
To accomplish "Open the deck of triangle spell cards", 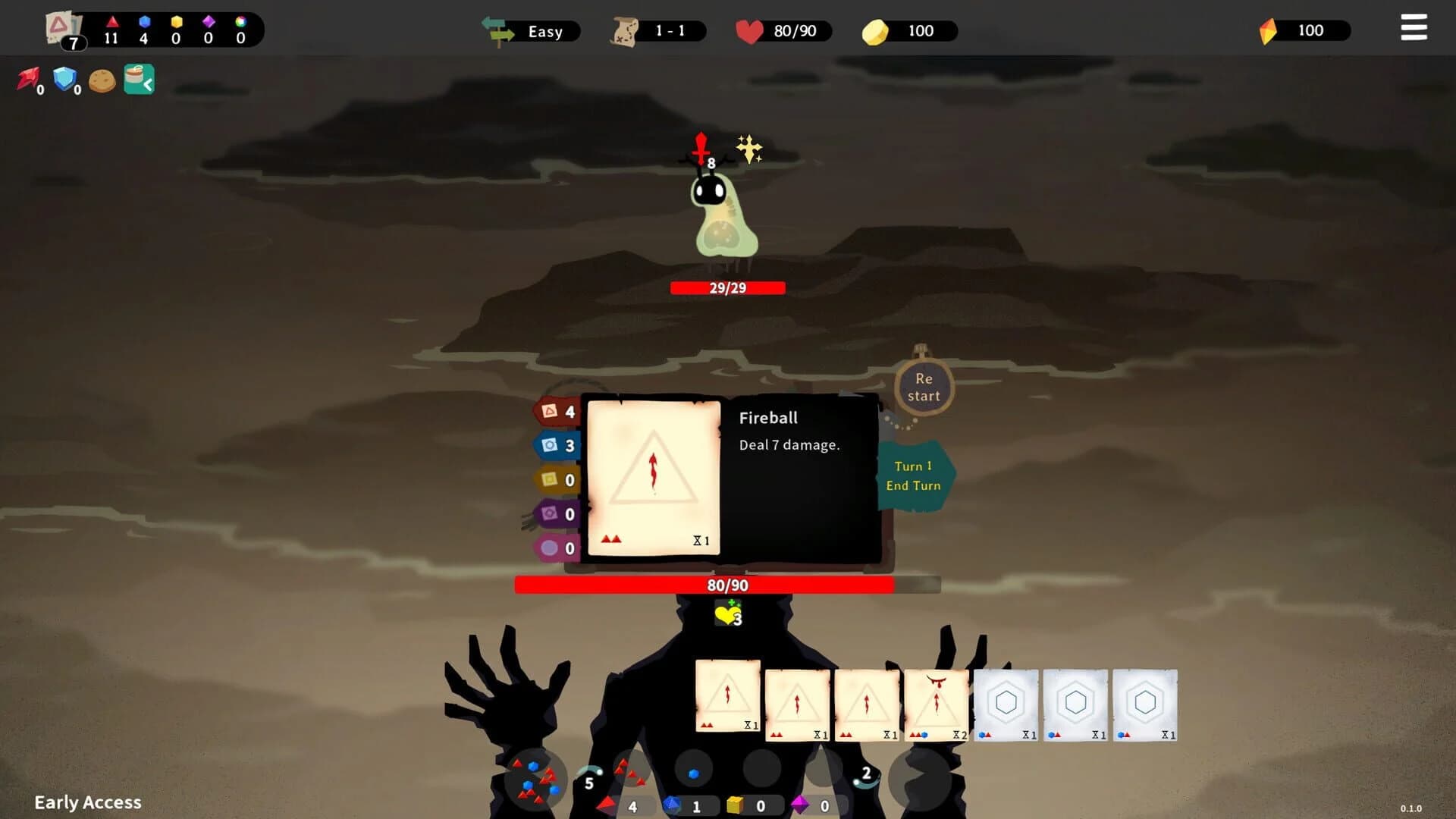I will (x=61, y=23).
